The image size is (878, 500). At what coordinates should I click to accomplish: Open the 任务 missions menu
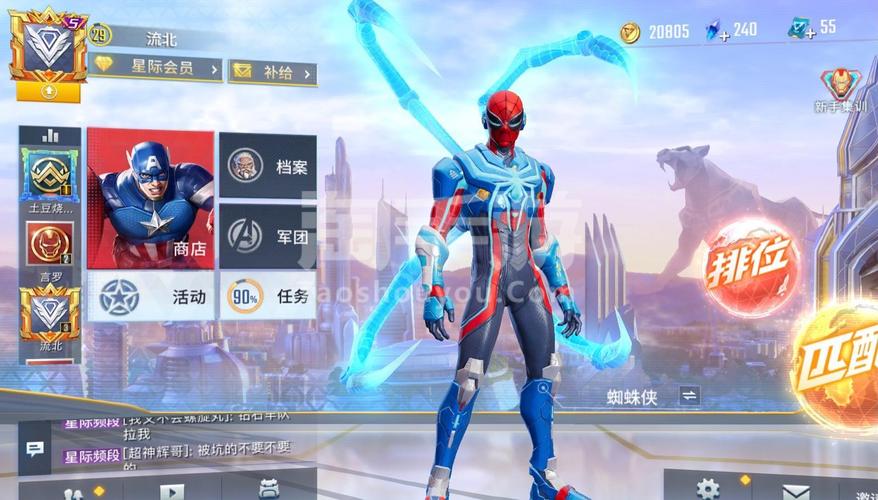tap(268, 296)
